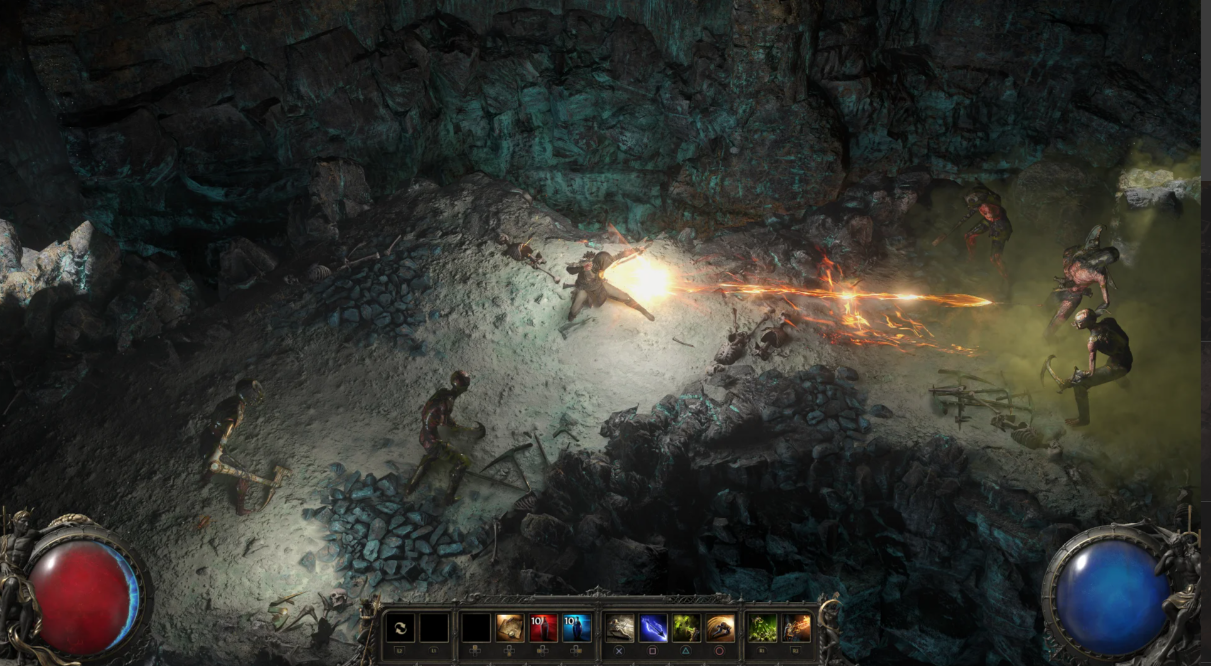This screenshot has width=1211, height=666.
Task: Select the fiery explosive shot skill
Action: coord(797,628)
